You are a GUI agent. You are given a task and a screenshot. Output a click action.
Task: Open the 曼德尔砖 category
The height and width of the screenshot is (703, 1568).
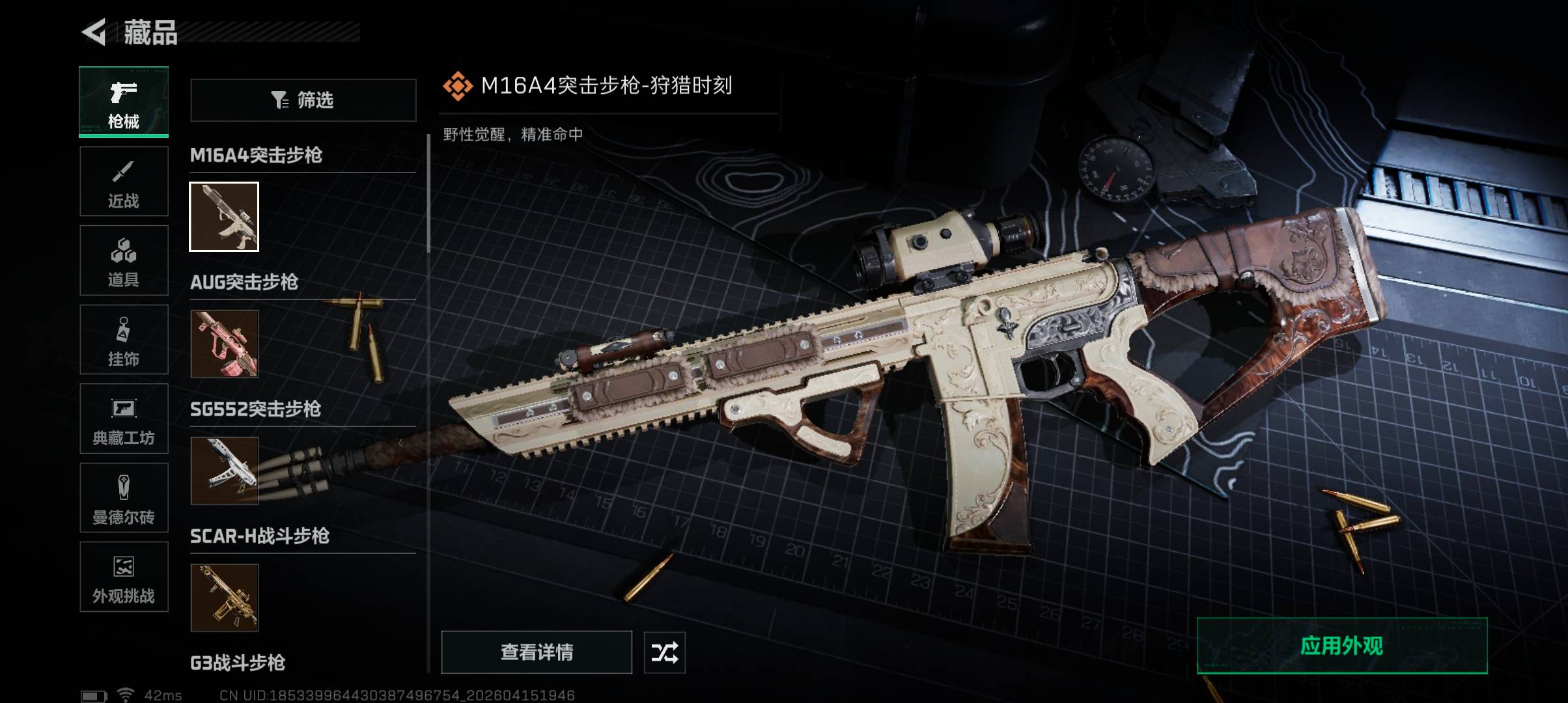[124, 498]
